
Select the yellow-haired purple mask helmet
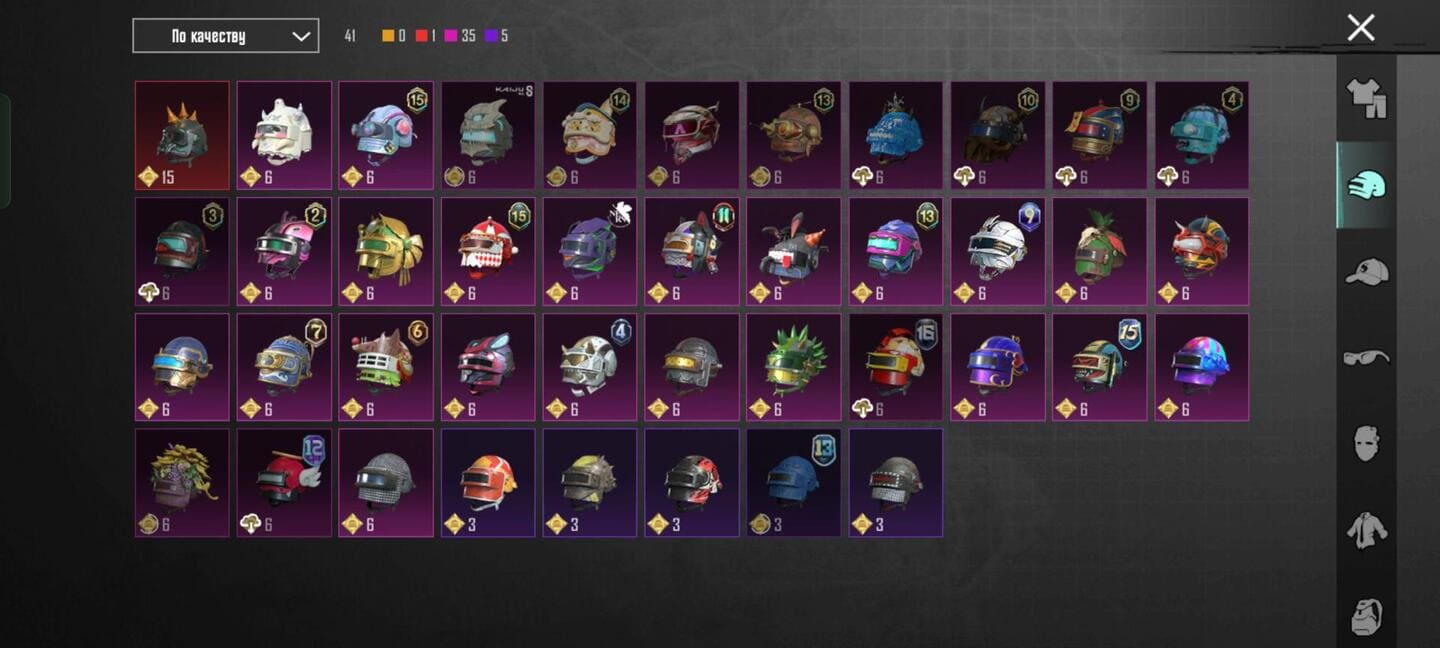(182, 483)
